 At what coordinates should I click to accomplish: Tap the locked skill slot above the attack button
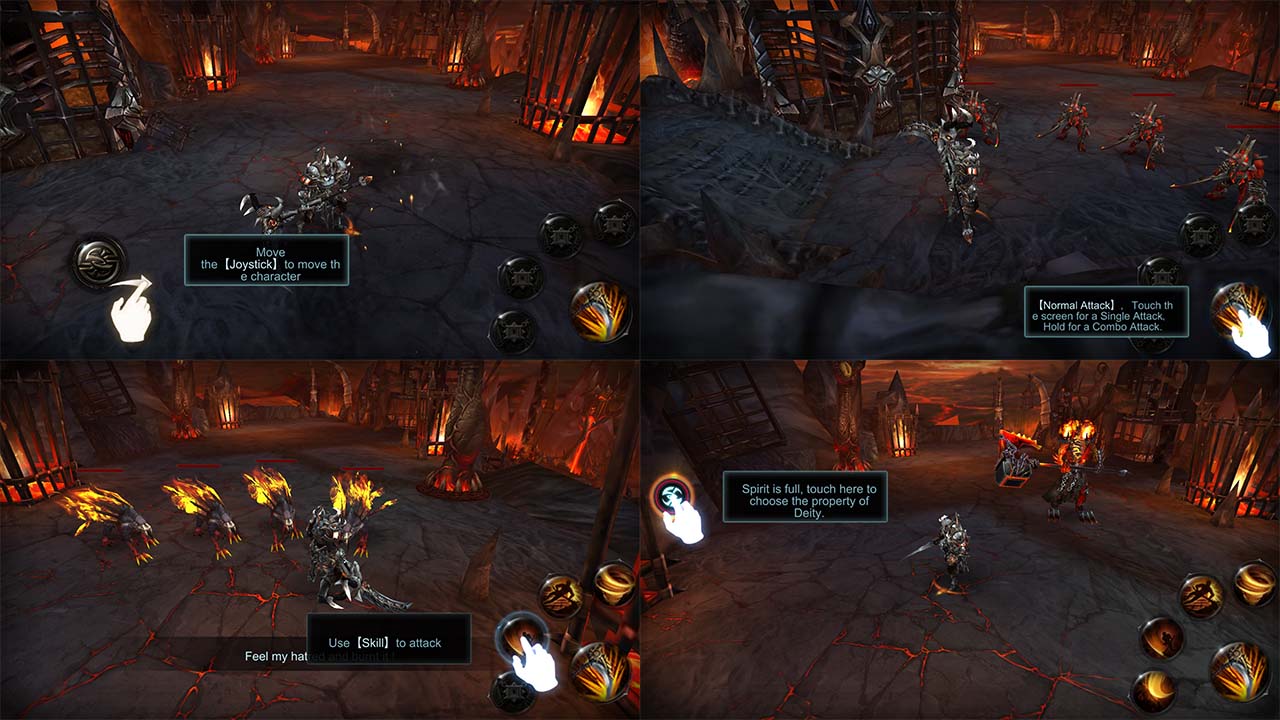coord(561,235)
